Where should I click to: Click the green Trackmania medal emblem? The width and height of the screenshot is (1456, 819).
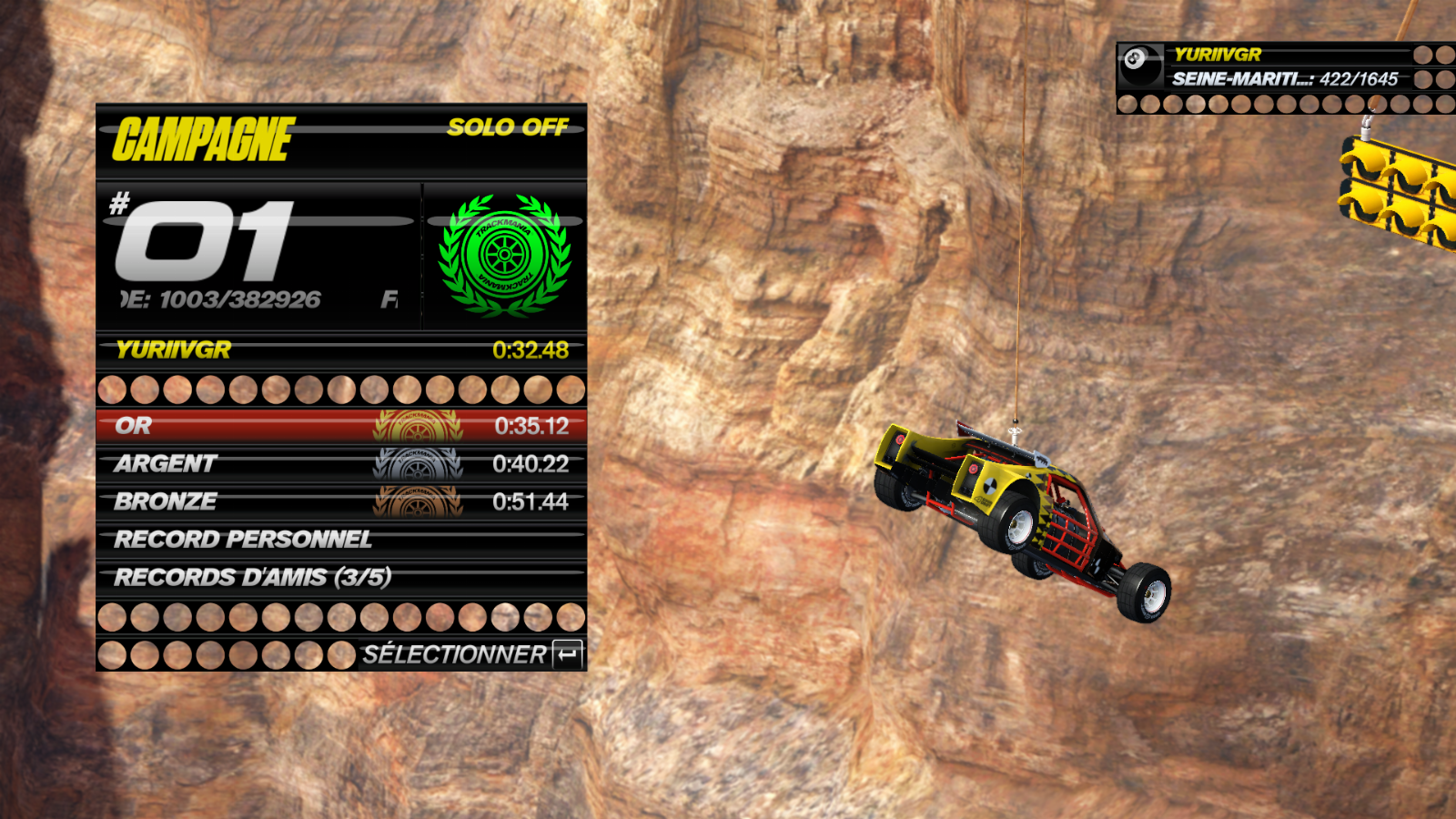coord(504,255)
